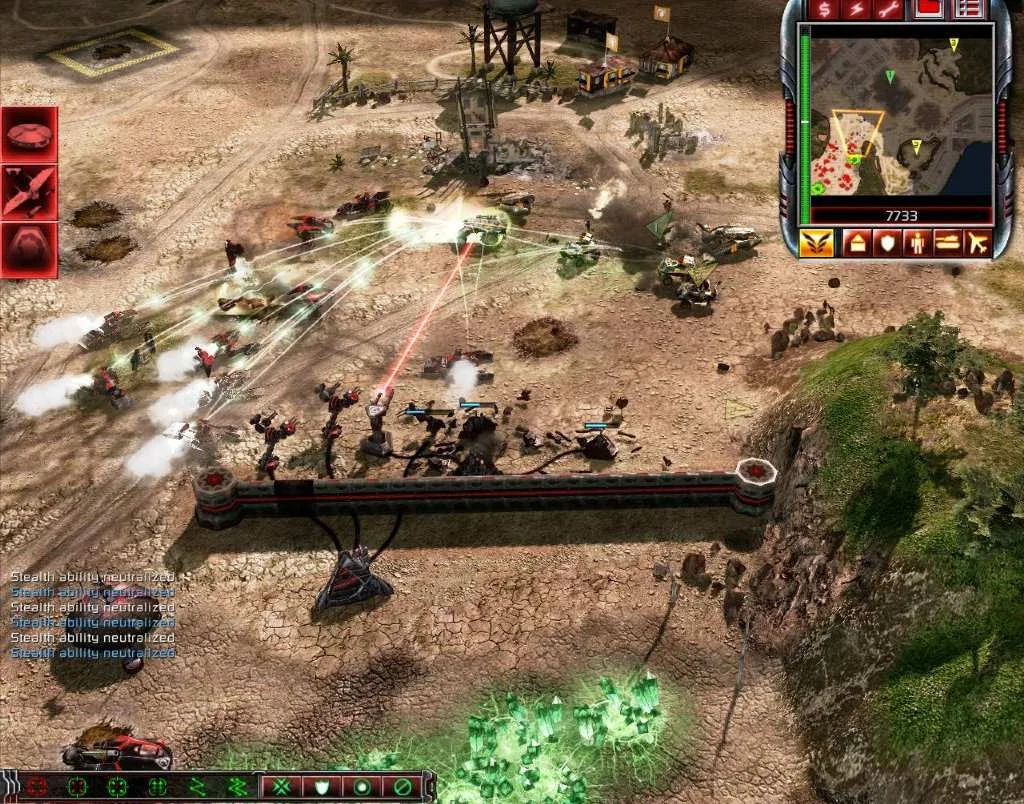Select the green crossed-arrows stance button

[x=279, y=787]
